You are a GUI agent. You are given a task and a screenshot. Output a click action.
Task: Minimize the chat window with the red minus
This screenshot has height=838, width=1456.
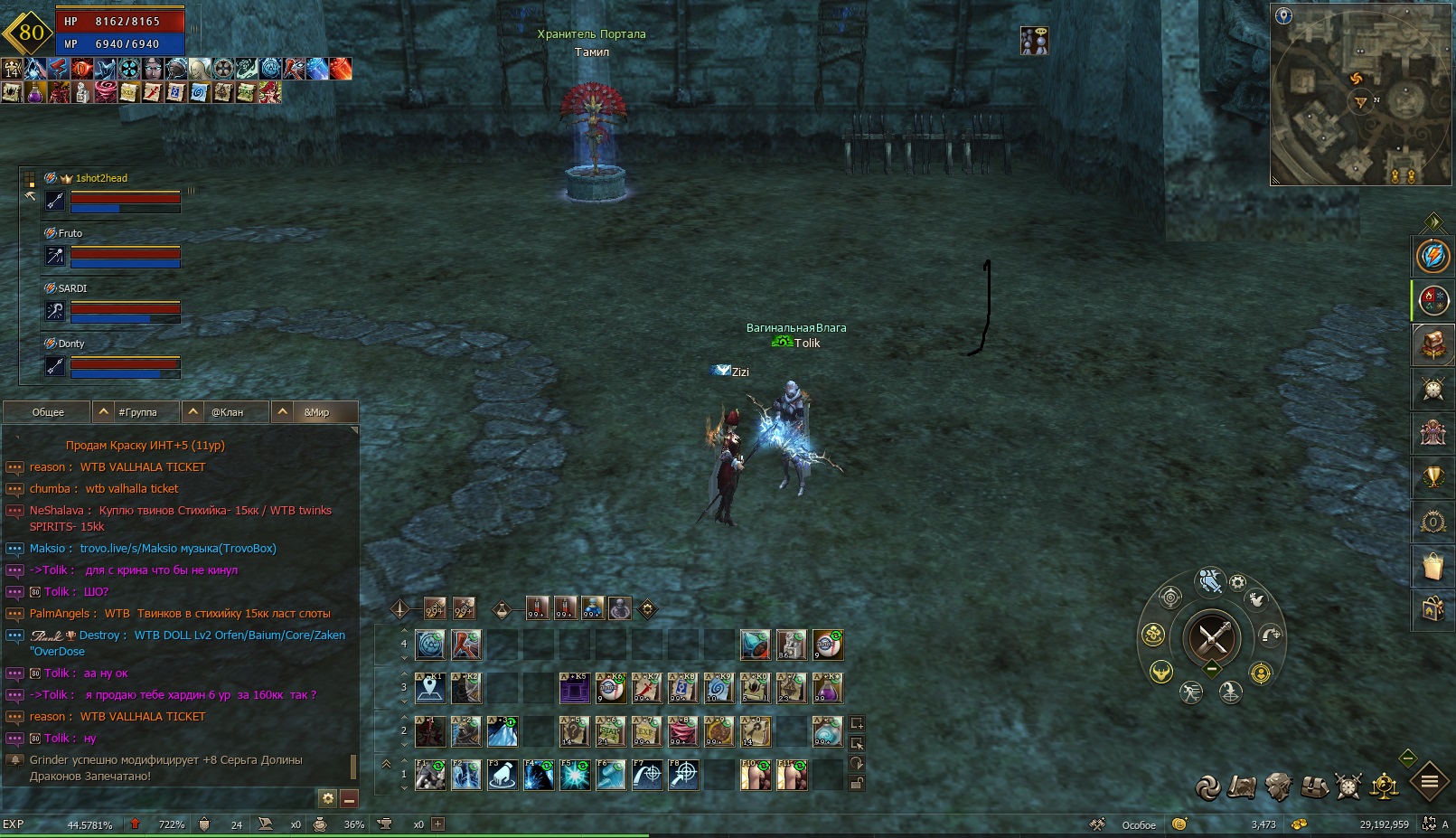[349, 798]
